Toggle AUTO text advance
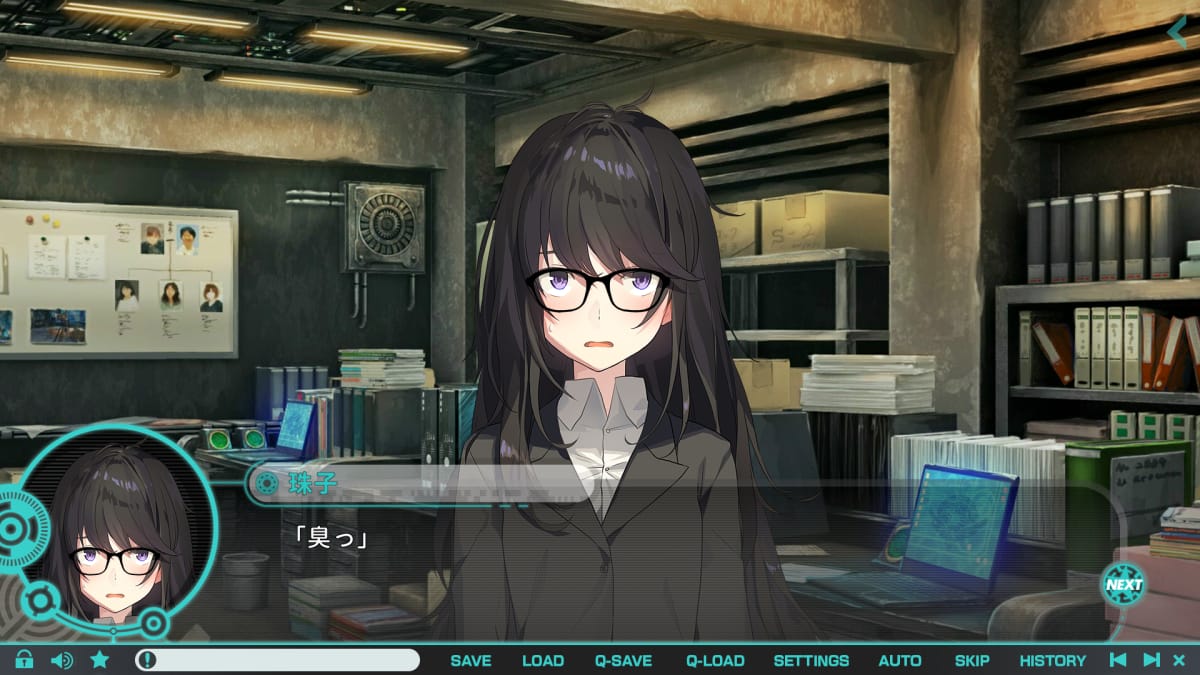The width and height of the screenshot is (1200, 675). 900,660
